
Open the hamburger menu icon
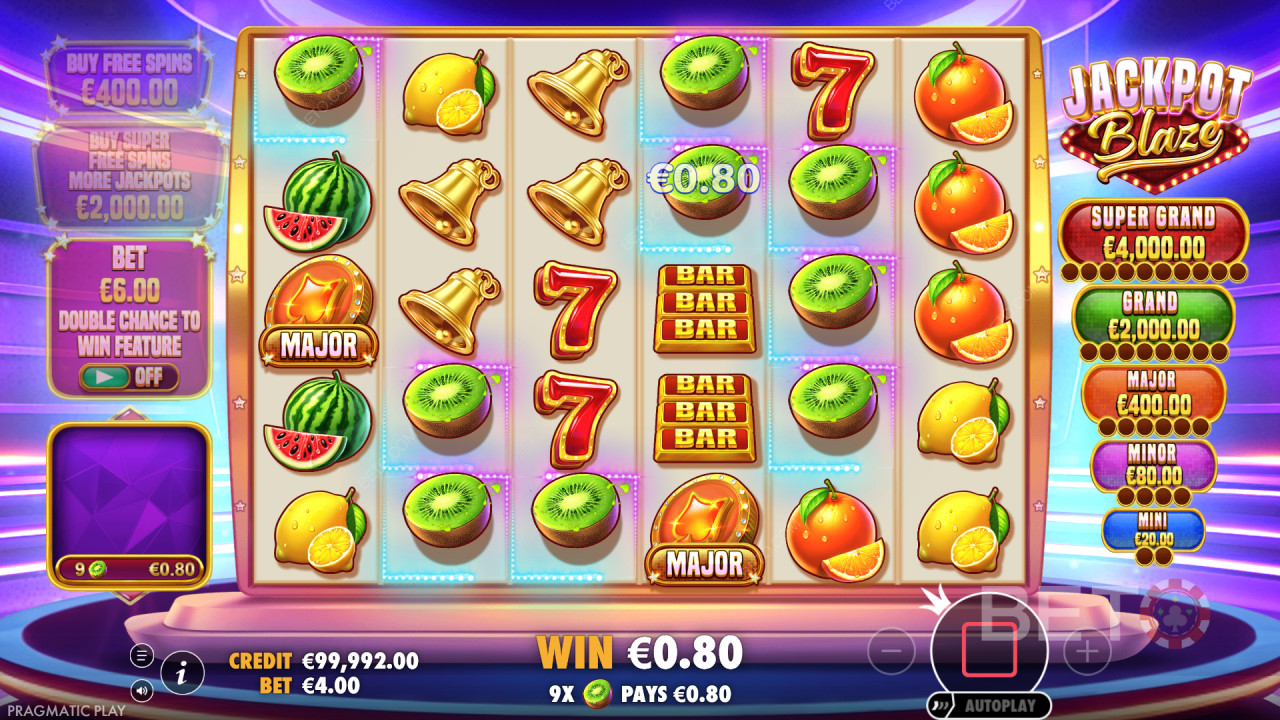[x=142, y=656]
